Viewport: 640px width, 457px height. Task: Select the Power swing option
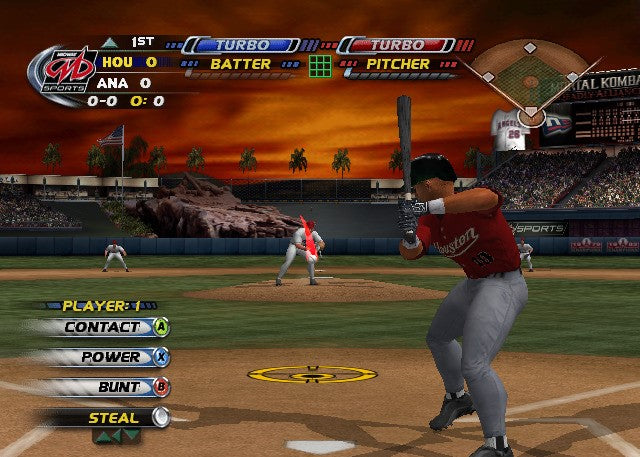pyautogui.click(x=111, y=357)
